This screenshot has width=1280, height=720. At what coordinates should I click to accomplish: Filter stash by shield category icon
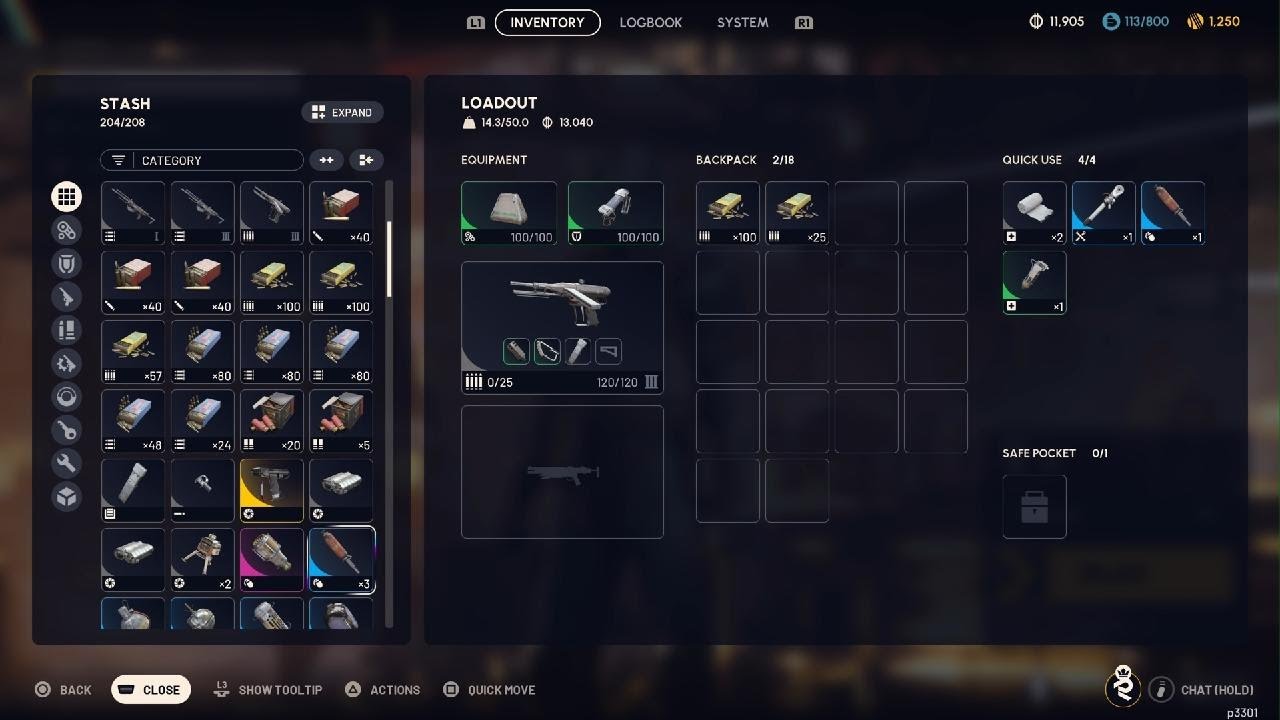click(67, 263)
